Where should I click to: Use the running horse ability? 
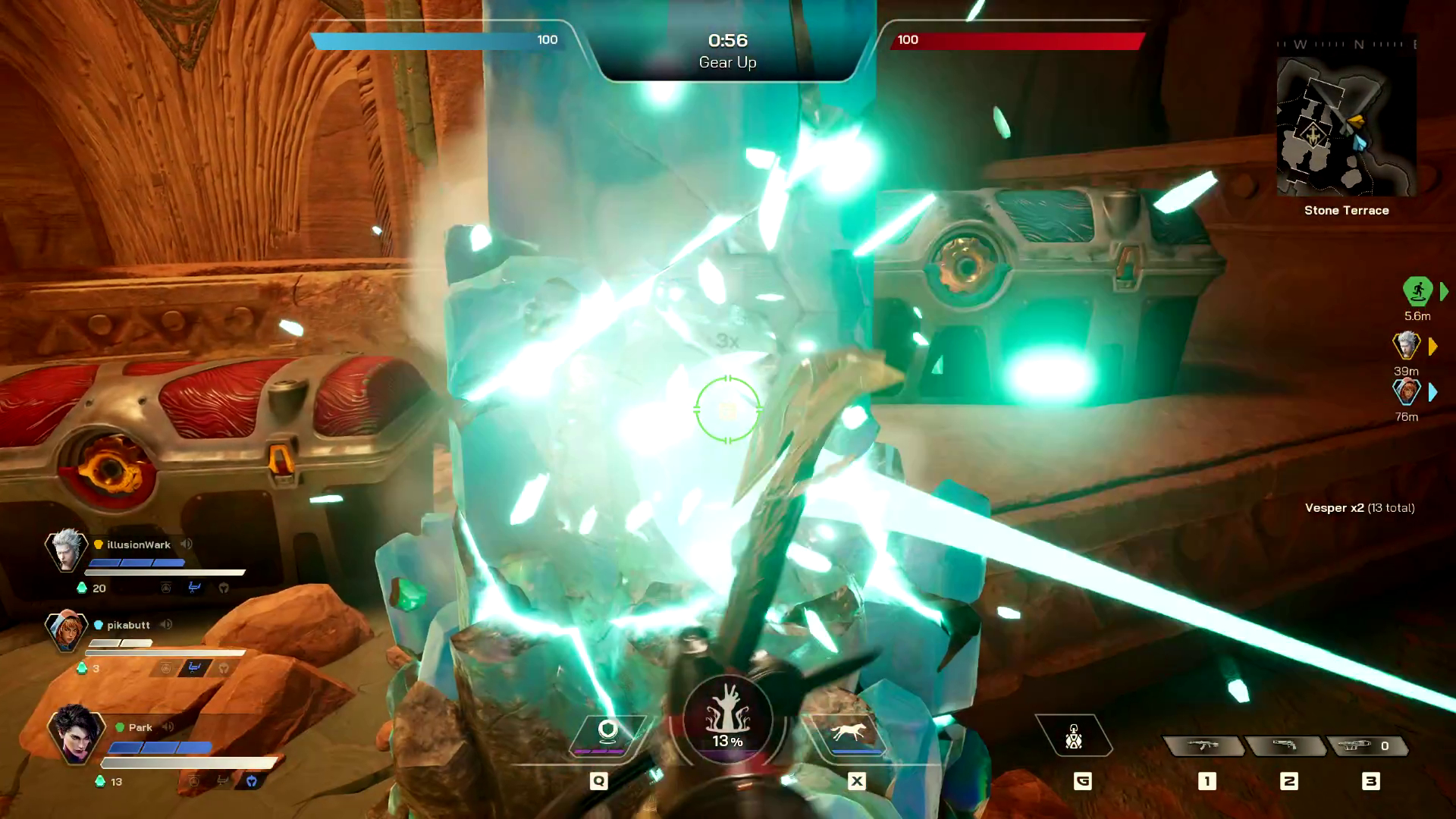tap(849, 733)
